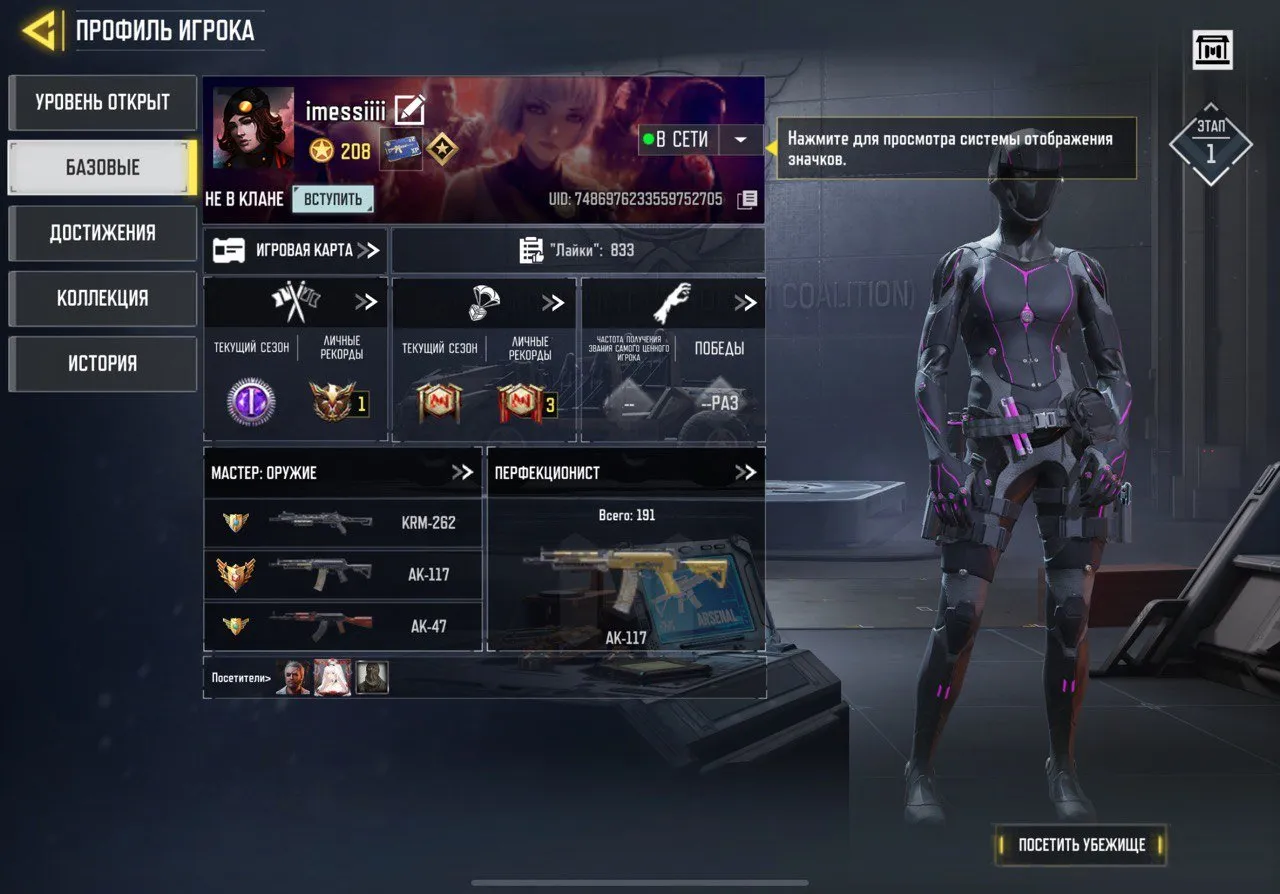The image size is (1280, 894).
Task: Expand the В СЕТИ status dropdown
Action: pos(740,140)
